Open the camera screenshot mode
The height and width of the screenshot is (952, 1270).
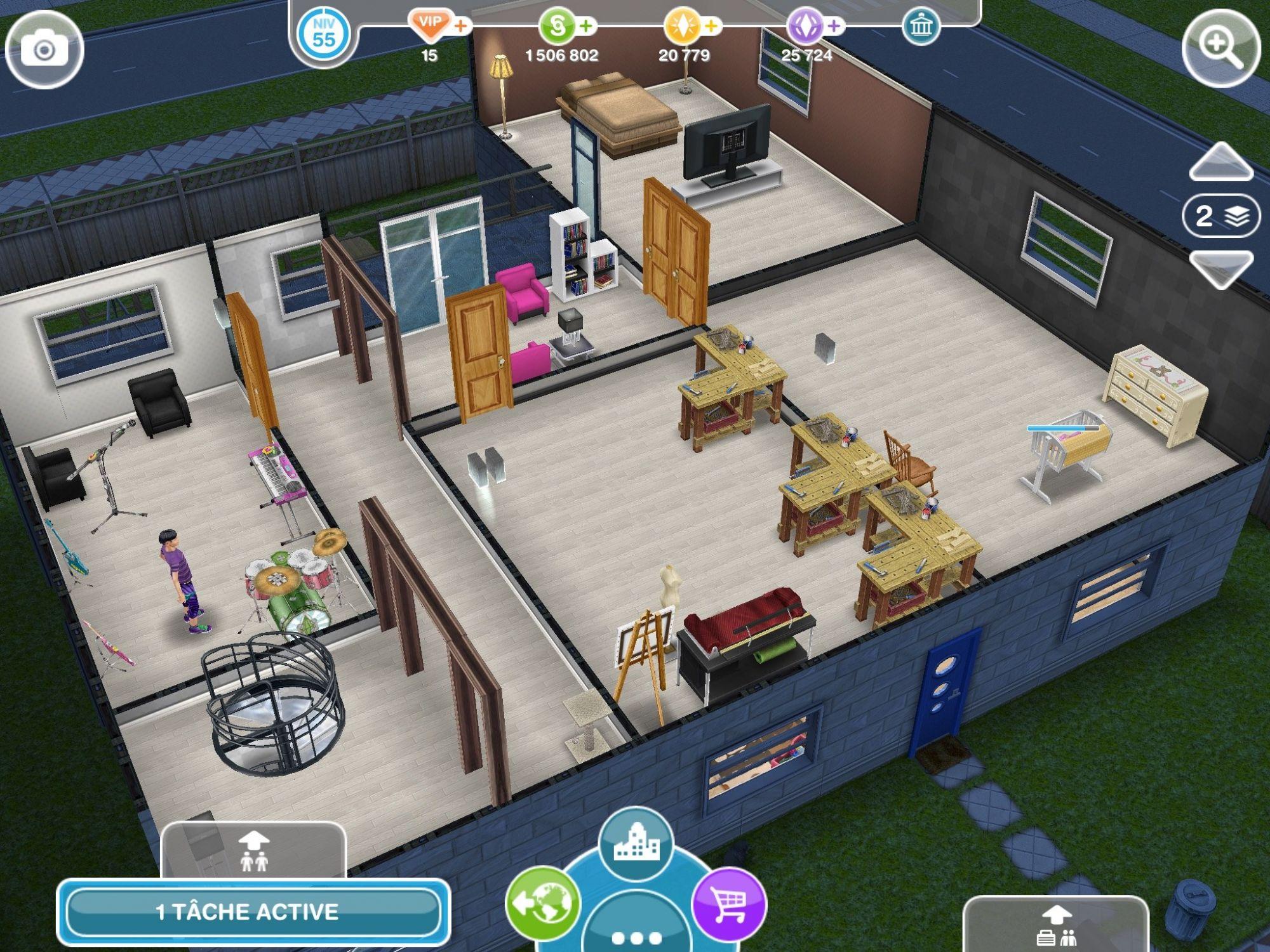(44, 50)
